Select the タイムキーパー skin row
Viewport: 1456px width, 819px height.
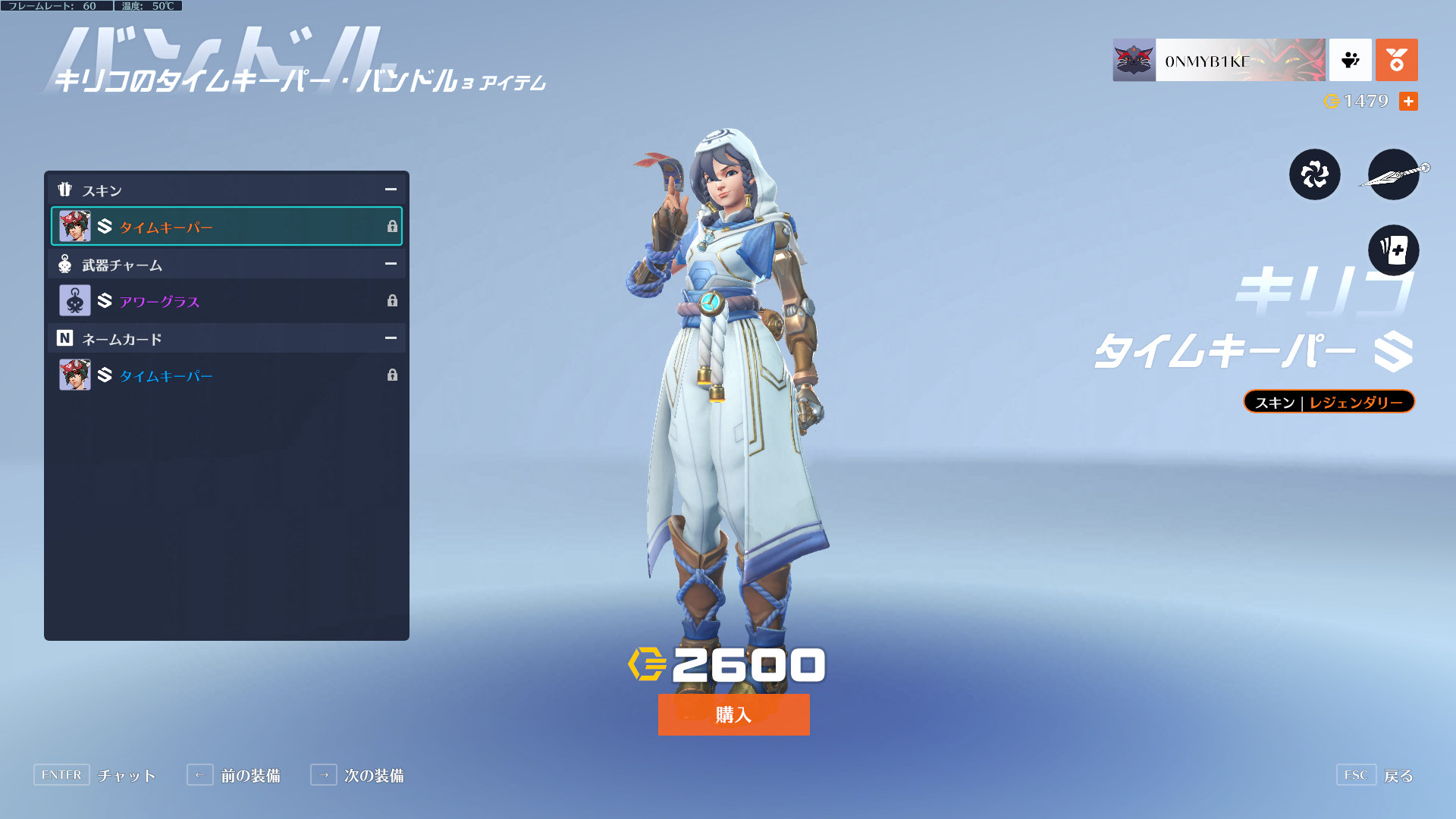(227, 226)
